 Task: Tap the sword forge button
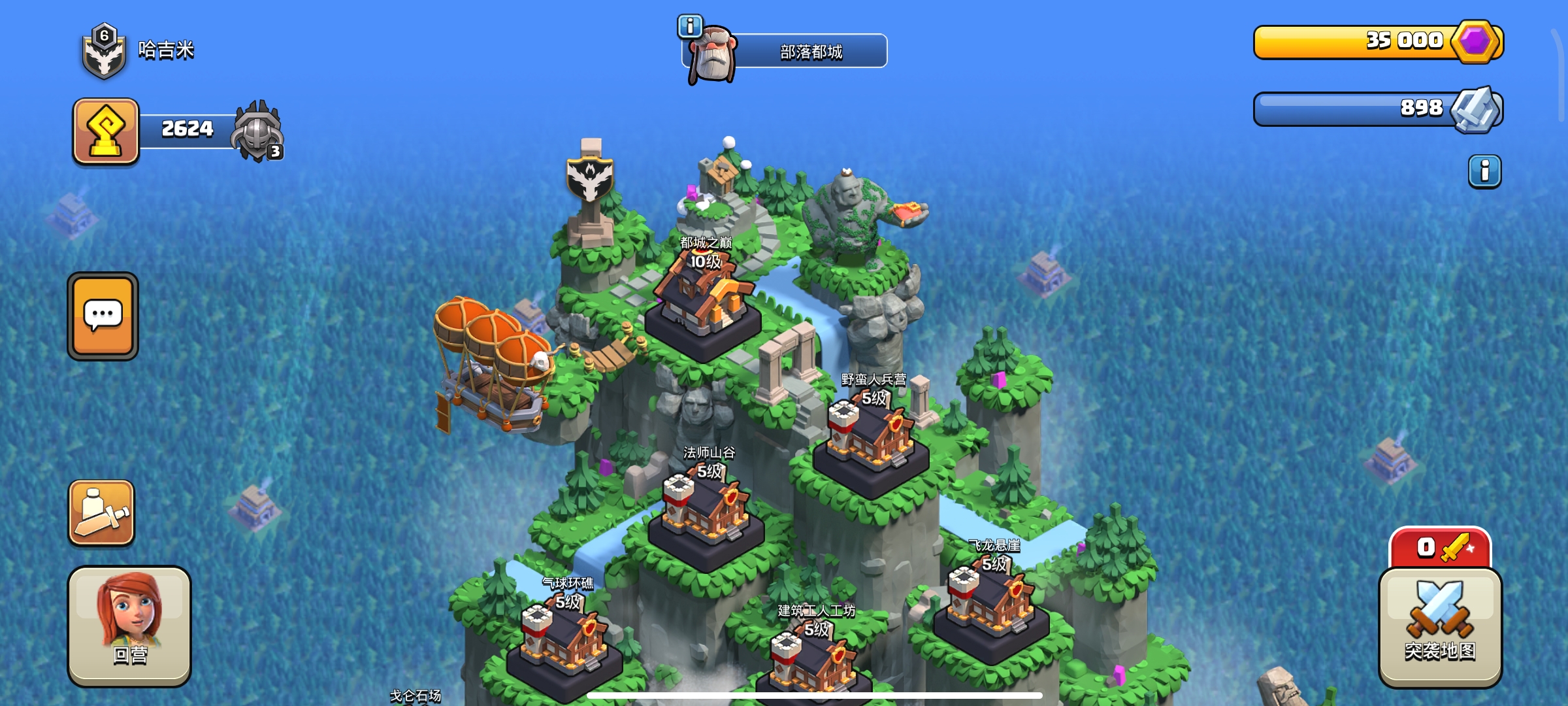tap(102, 513)
